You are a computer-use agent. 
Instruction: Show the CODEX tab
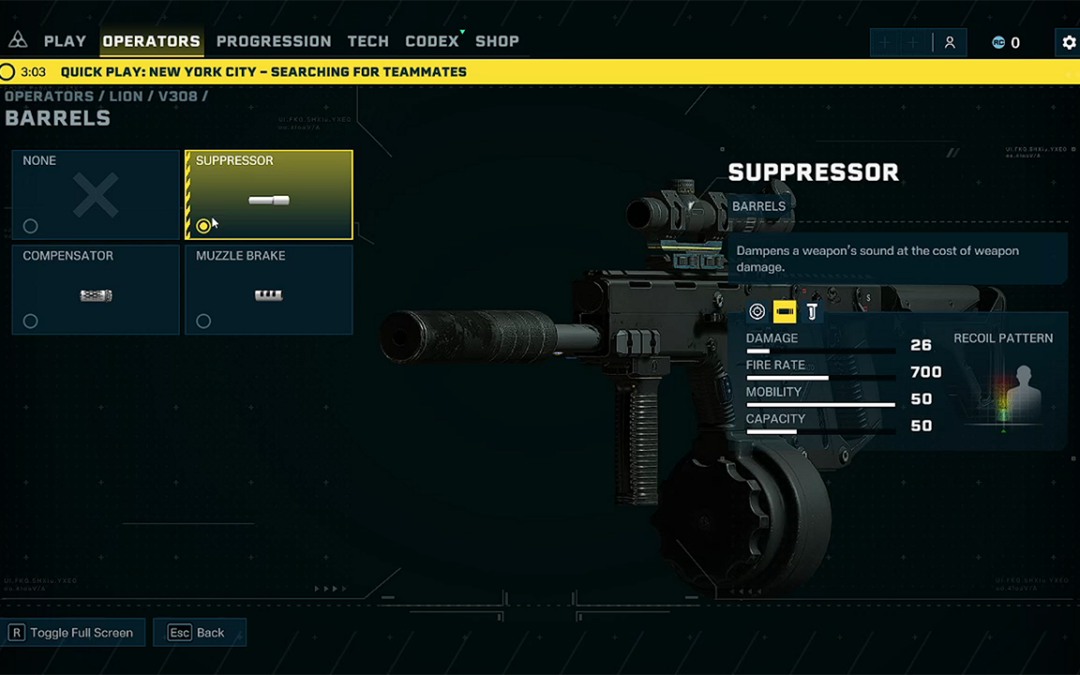pyautogui.click(x=432, y=42)
